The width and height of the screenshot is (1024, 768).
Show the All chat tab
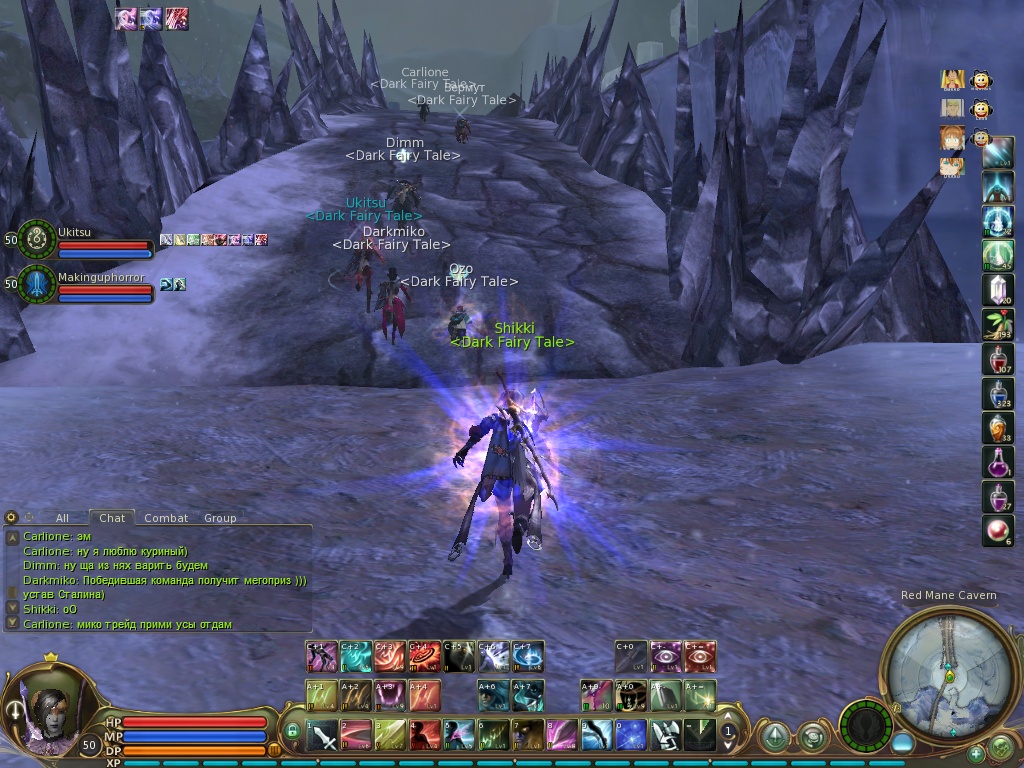pos(62,518)
